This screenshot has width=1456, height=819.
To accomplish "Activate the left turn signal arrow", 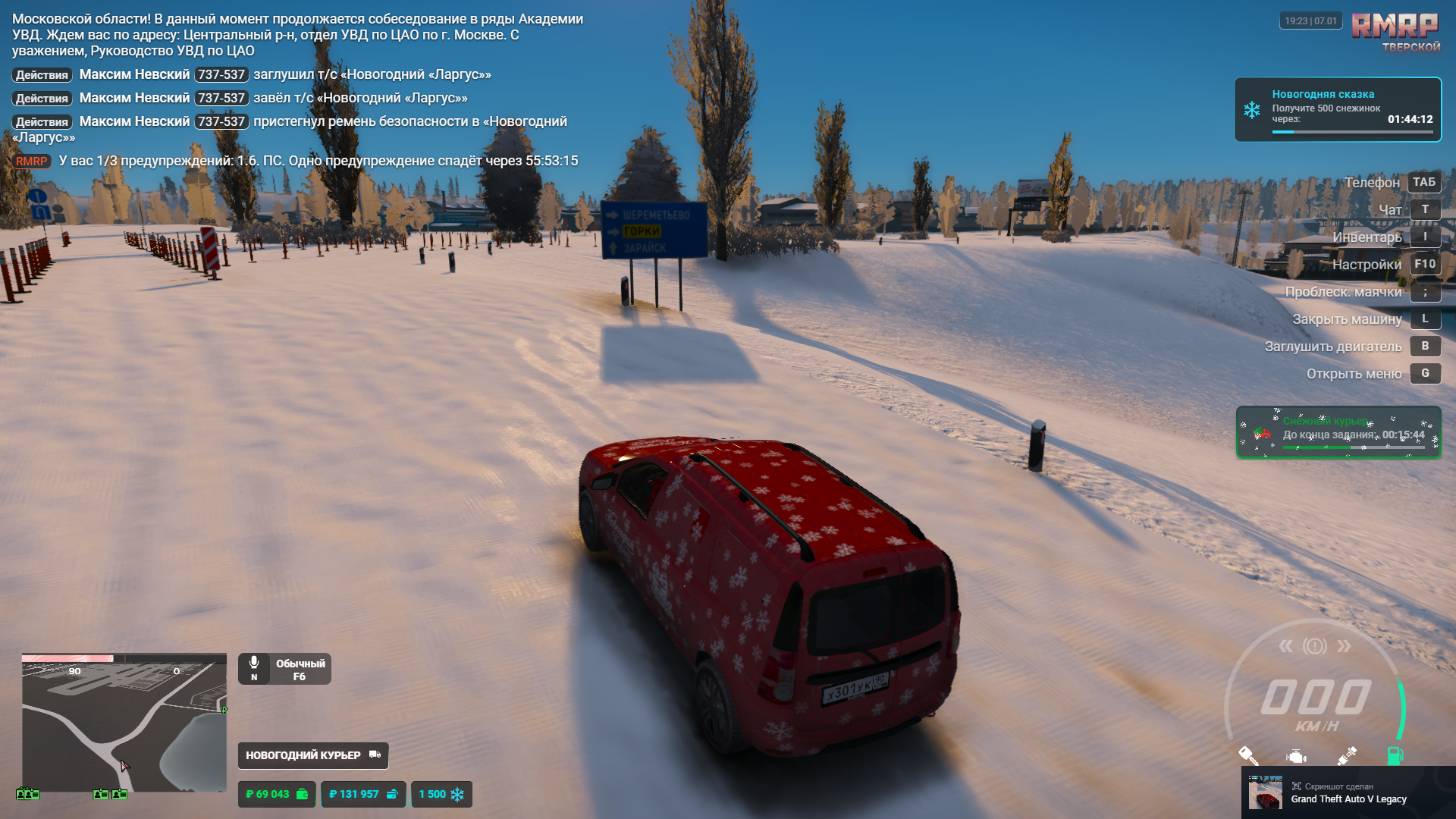I will (1285, 646).
